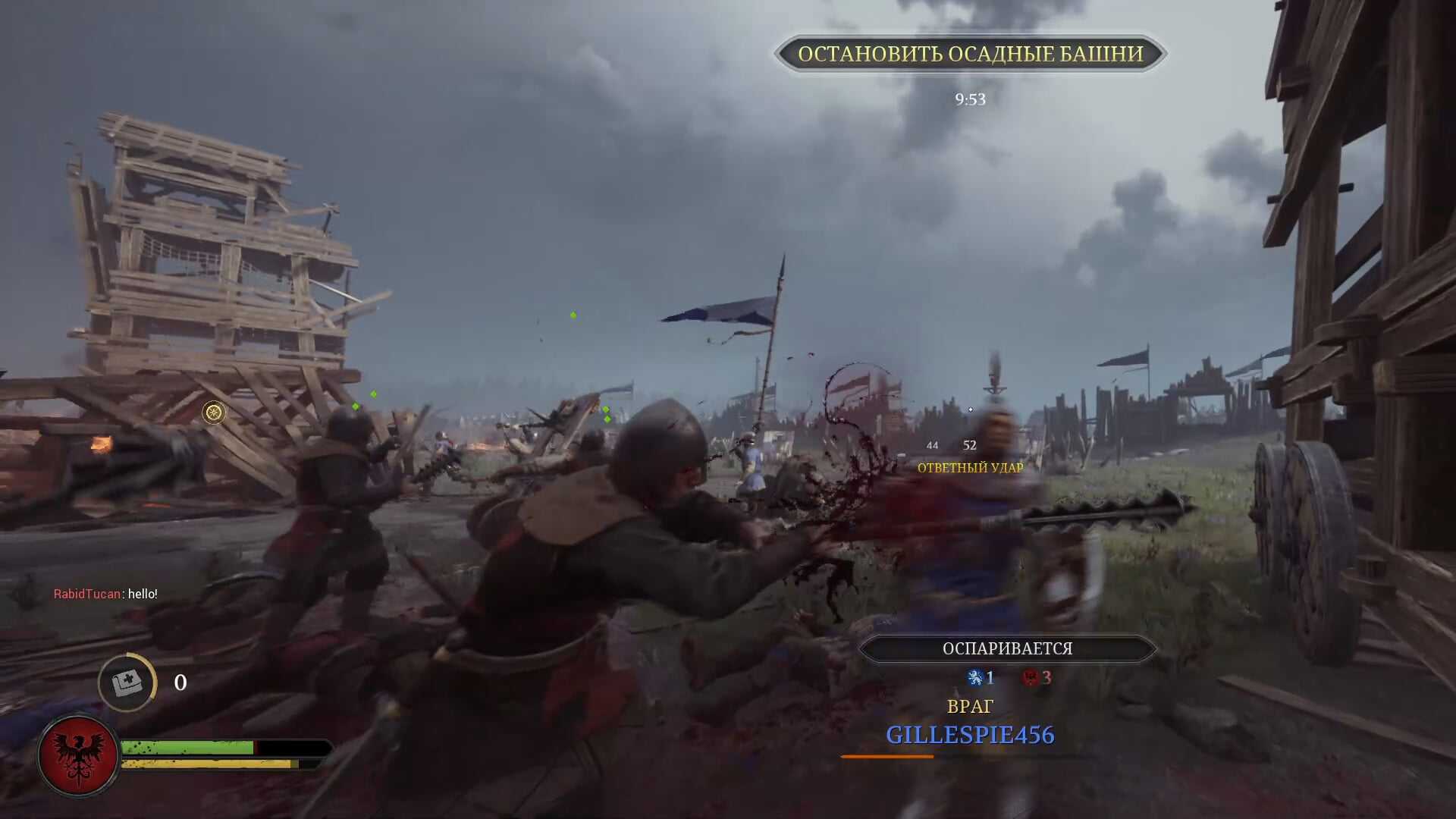Click the "ОСПАРИВАЕТСЯ" contested status banner
The height and width of the screenshot is (819, 1456).
pos(1007,648)
